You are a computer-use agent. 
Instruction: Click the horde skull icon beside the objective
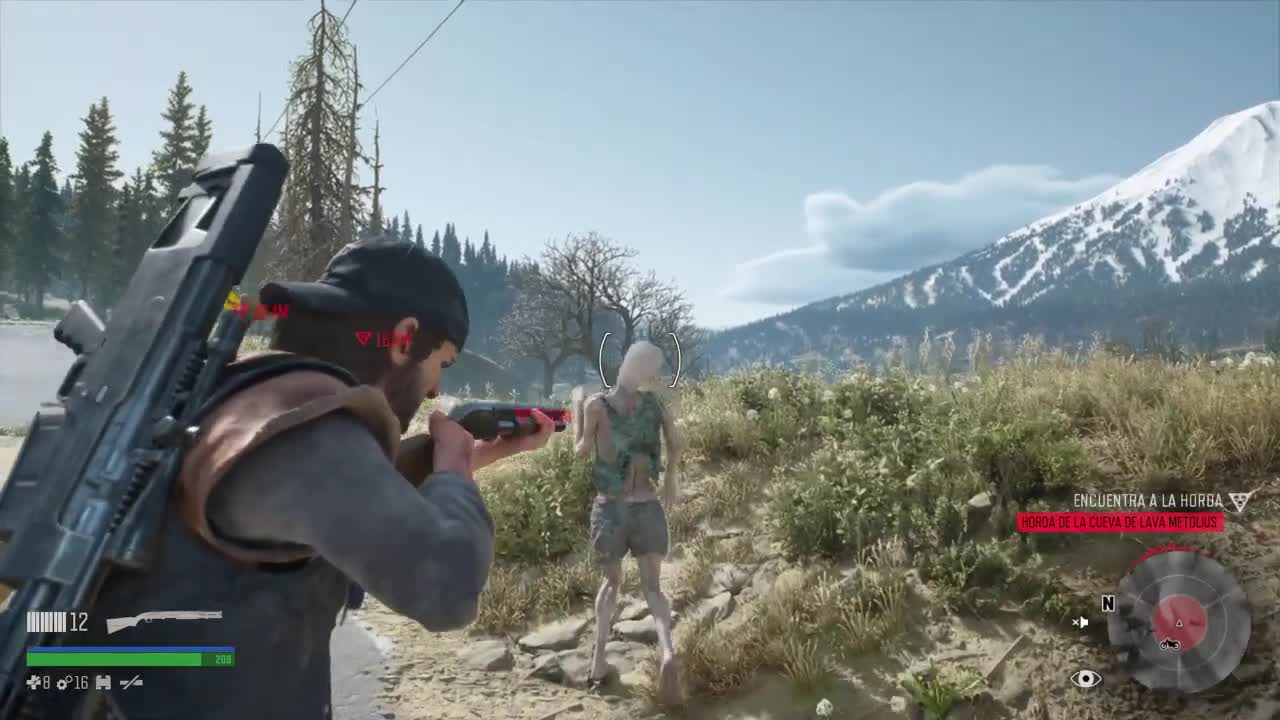pyautogui.click(x=1238, y=500)
